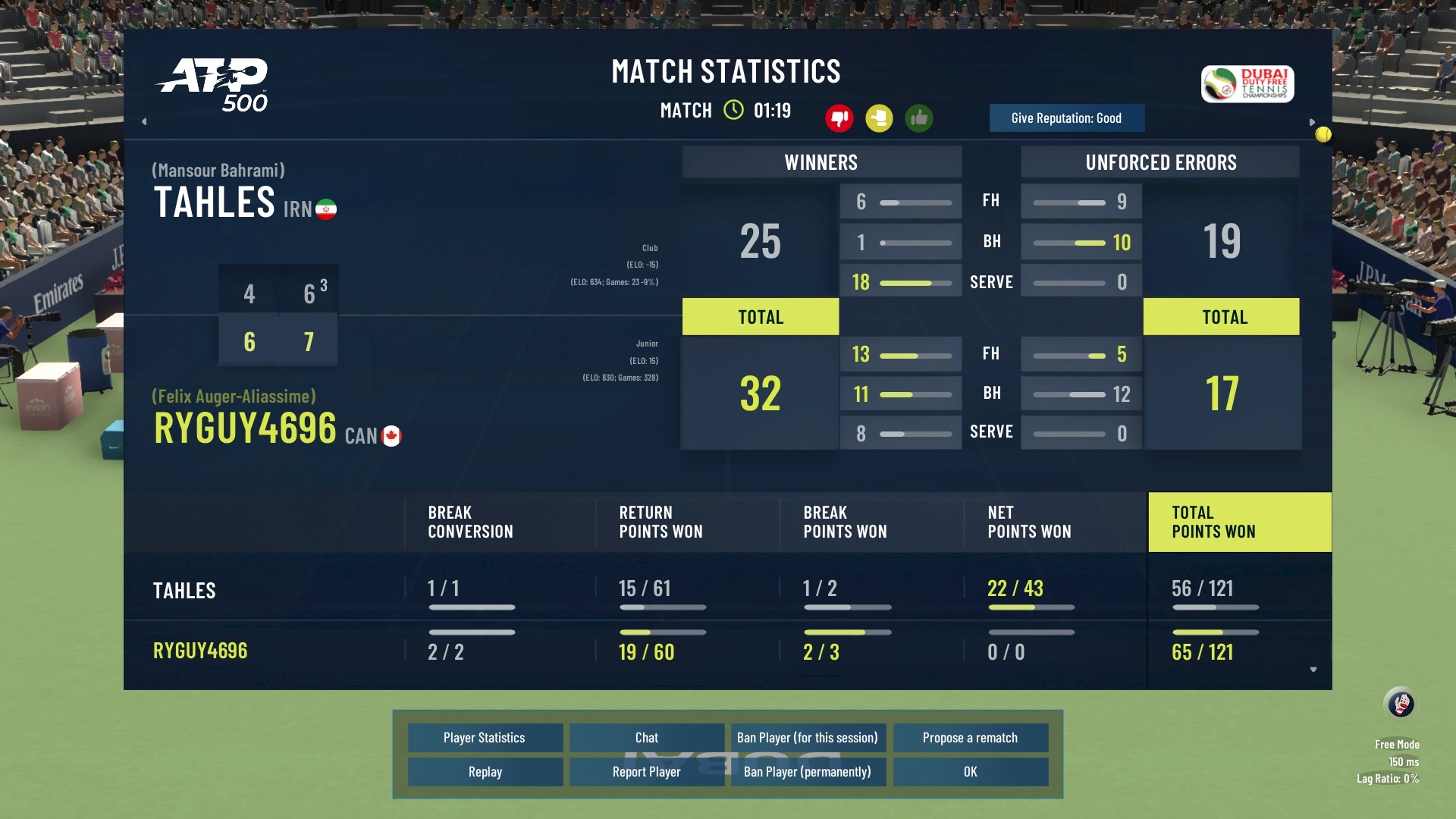Screen dimensions: 1456x819
Task: Expand the down arrow below stats table
Action: (1313, 670)
